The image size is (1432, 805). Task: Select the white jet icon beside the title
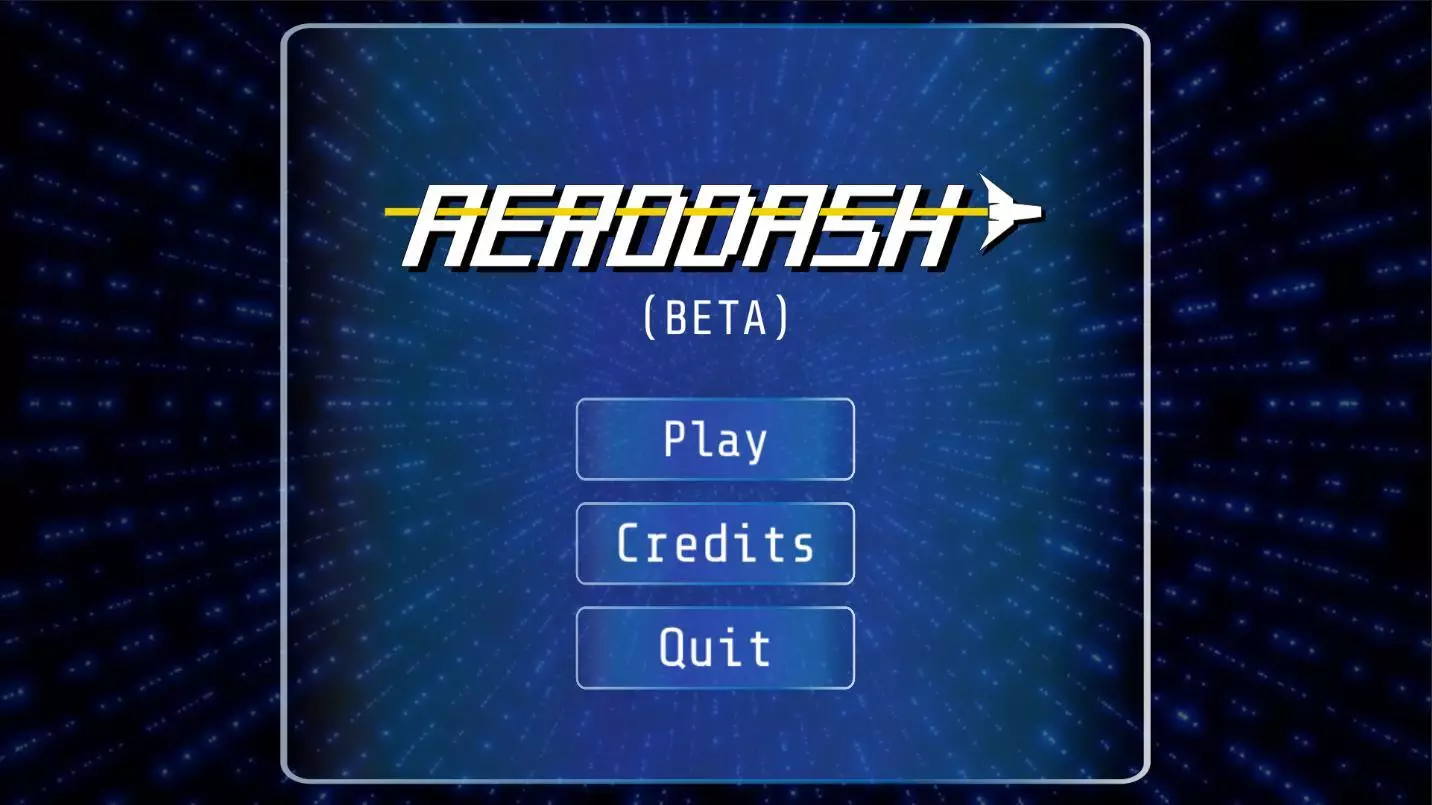point(1010,212)
